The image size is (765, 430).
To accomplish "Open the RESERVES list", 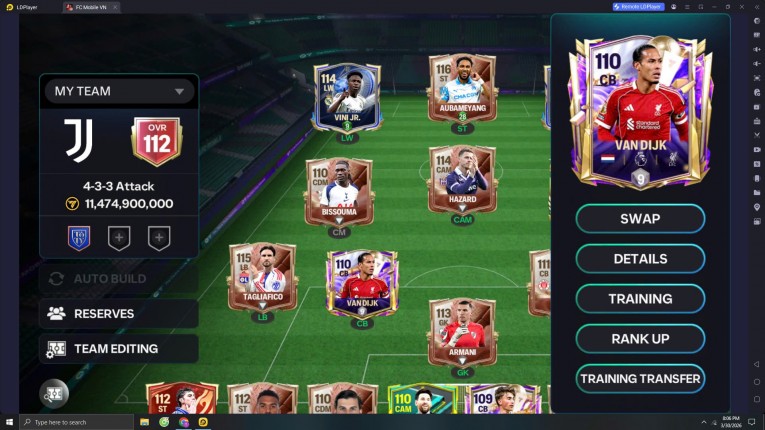I will click(x=119, y=313).
